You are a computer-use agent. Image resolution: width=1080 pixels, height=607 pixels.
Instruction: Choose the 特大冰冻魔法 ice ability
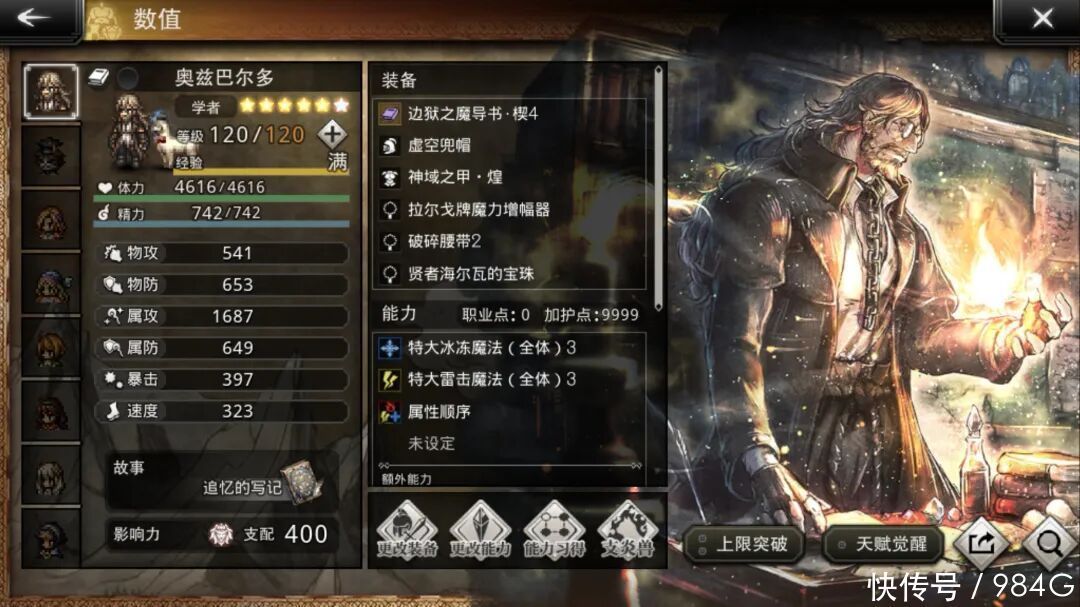click(510, 348)
